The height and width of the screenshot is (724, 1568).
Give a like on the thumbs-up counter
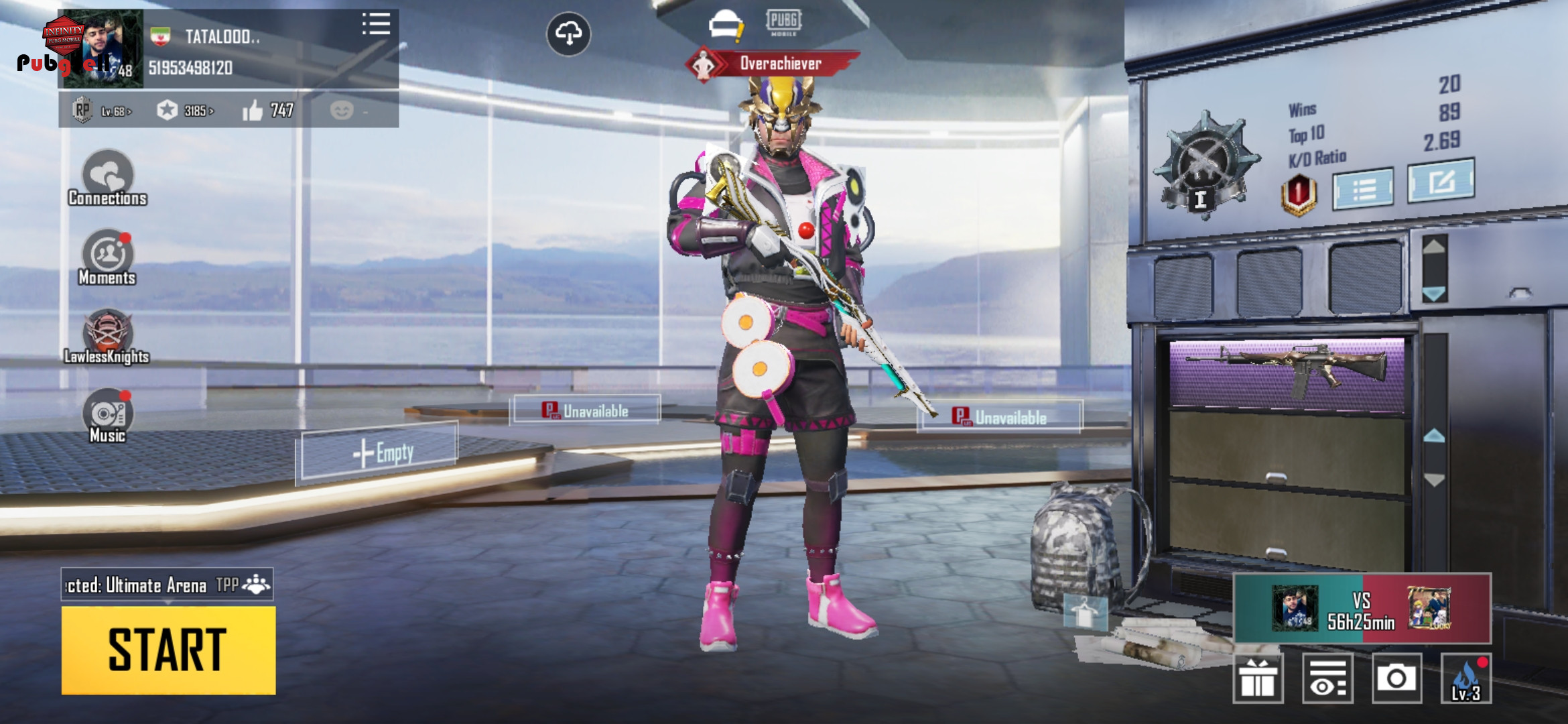click(253, 111)
